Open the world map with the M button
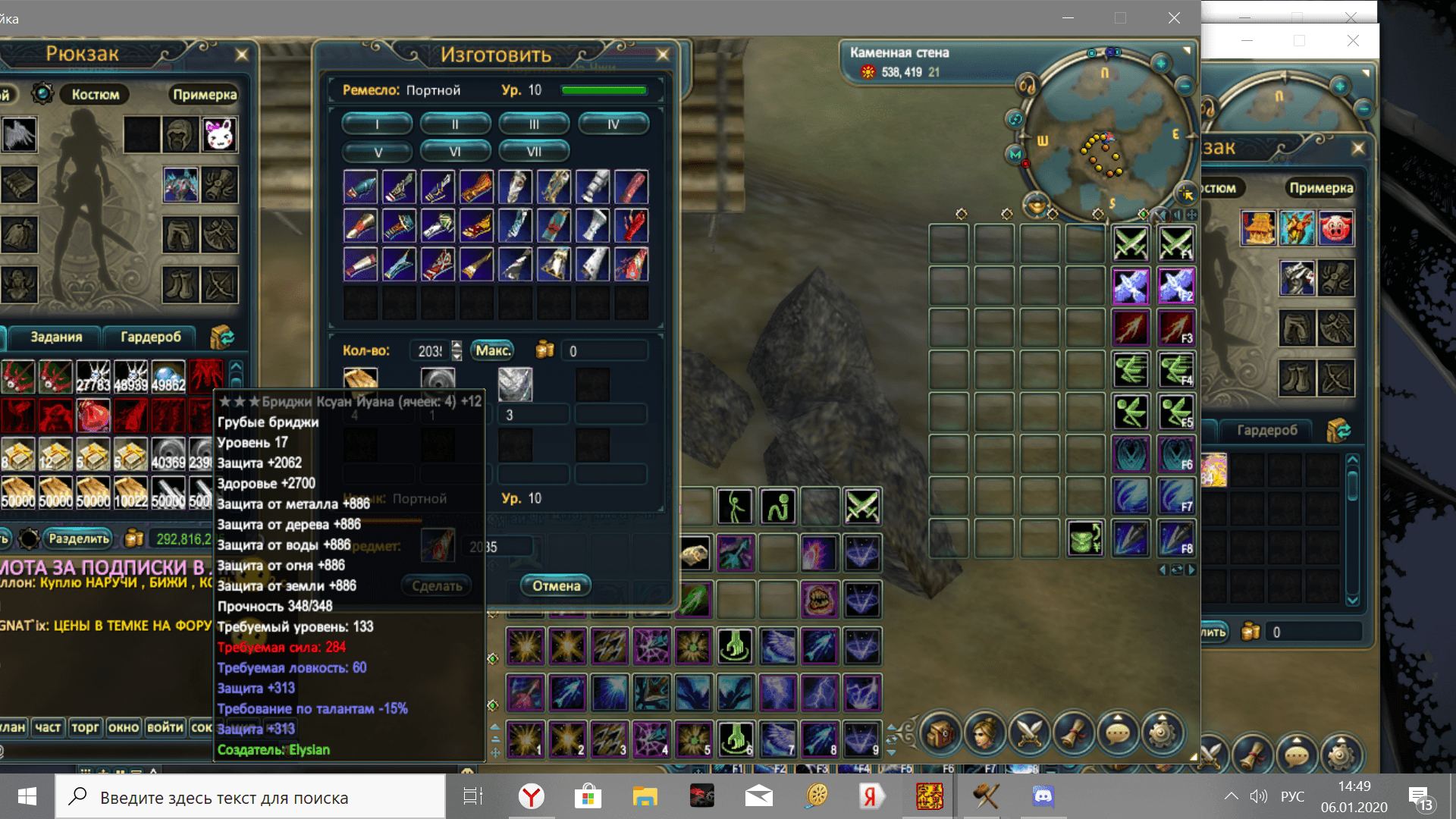This screenshot has width=1456, height=819. click(1015, 154)
